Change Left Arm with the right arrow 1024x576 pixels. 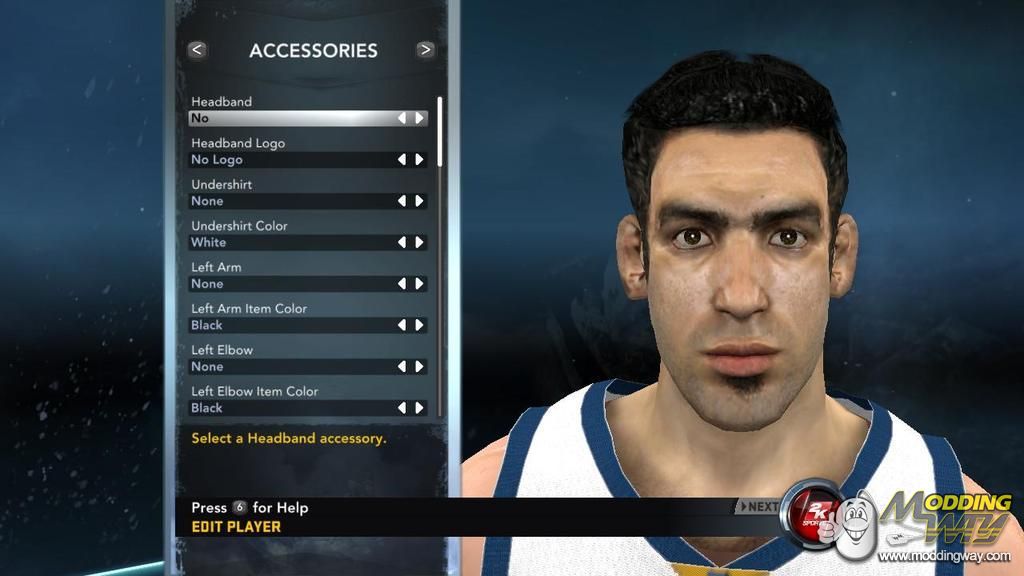pos(420,284)
